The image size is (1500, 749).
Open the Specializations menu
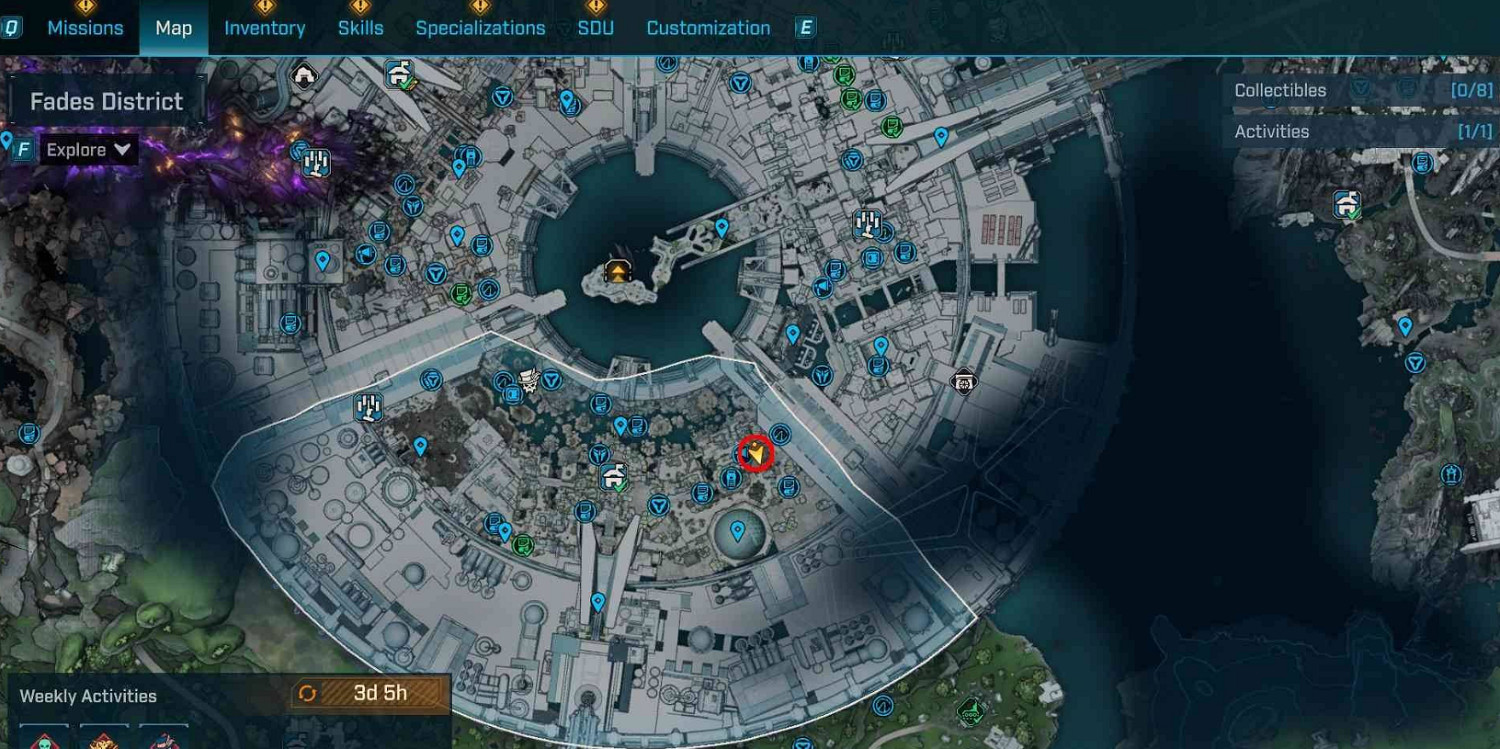tap(481, 27)
